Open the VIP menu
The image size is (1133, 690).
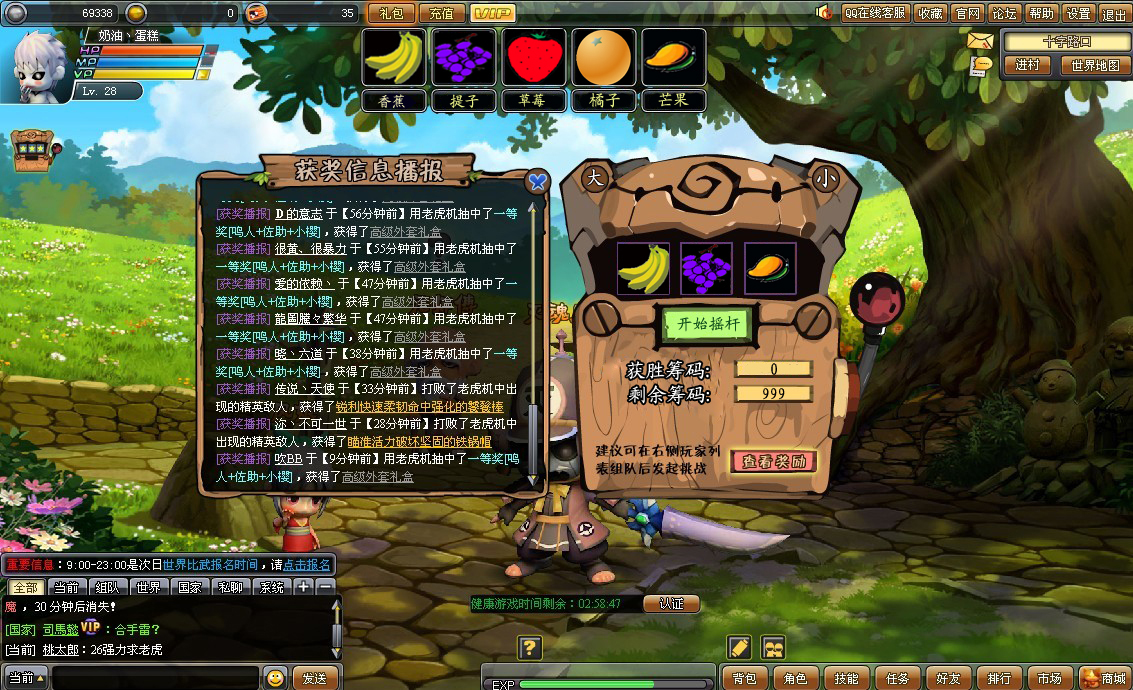[x=492, y=13]
